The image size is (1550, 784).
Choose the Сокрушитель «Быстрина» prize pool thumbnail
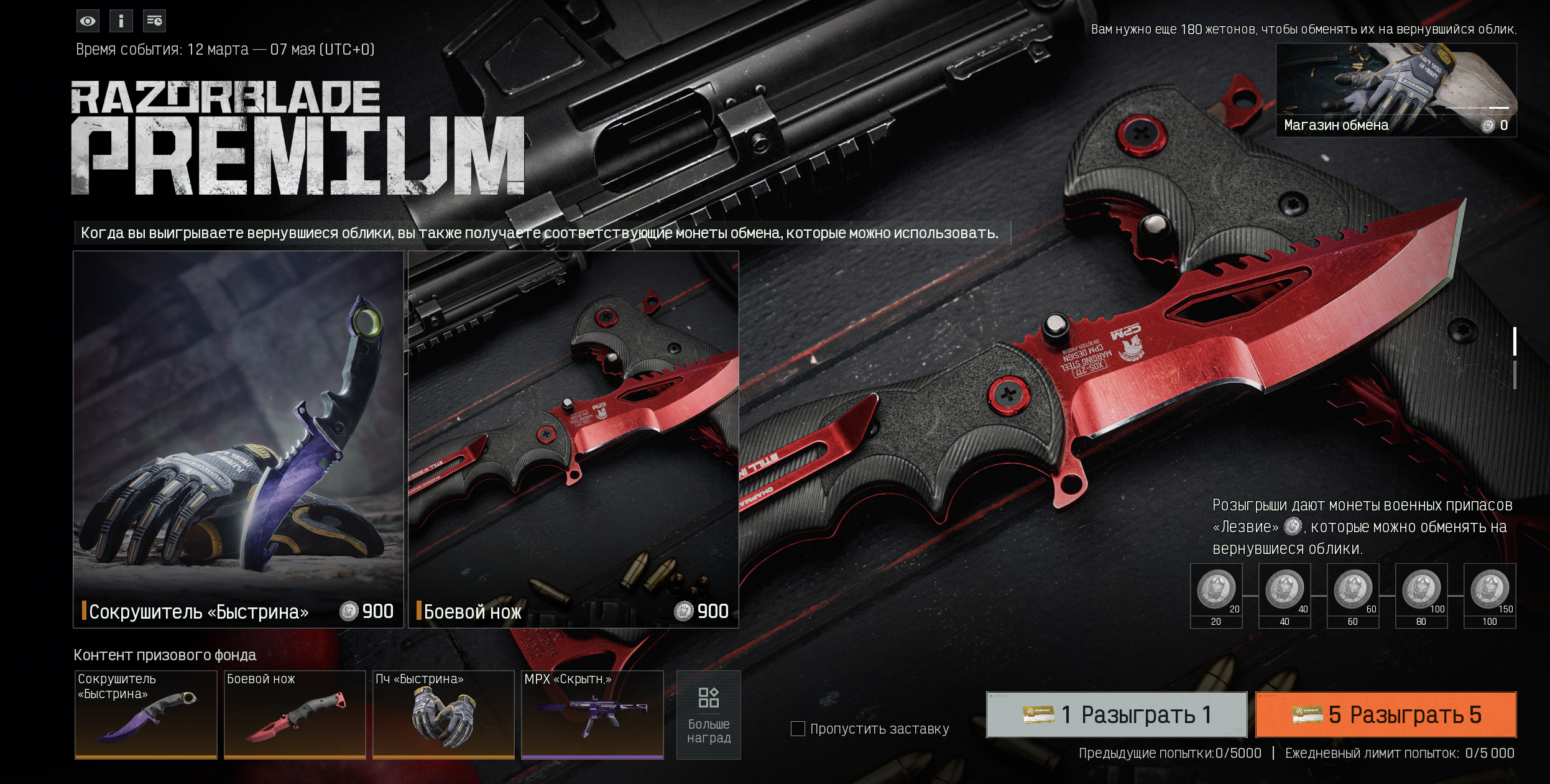pos(146,714)
